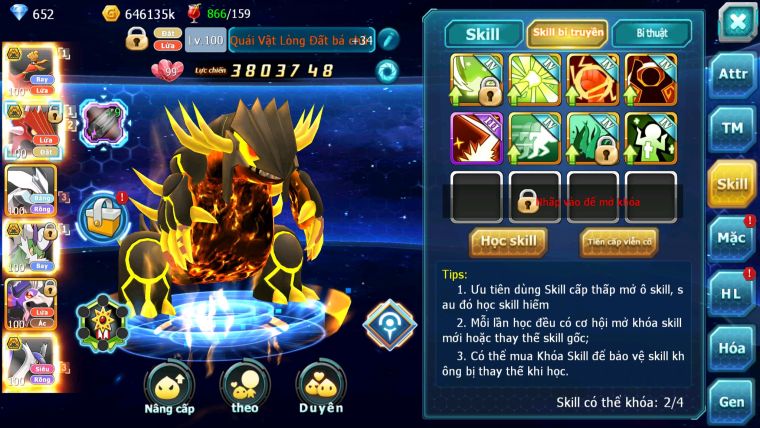Image resolution: width=760 pixels, height=428 pixels.
Task: Tap the theo follow button
Action: pos(244,387)
